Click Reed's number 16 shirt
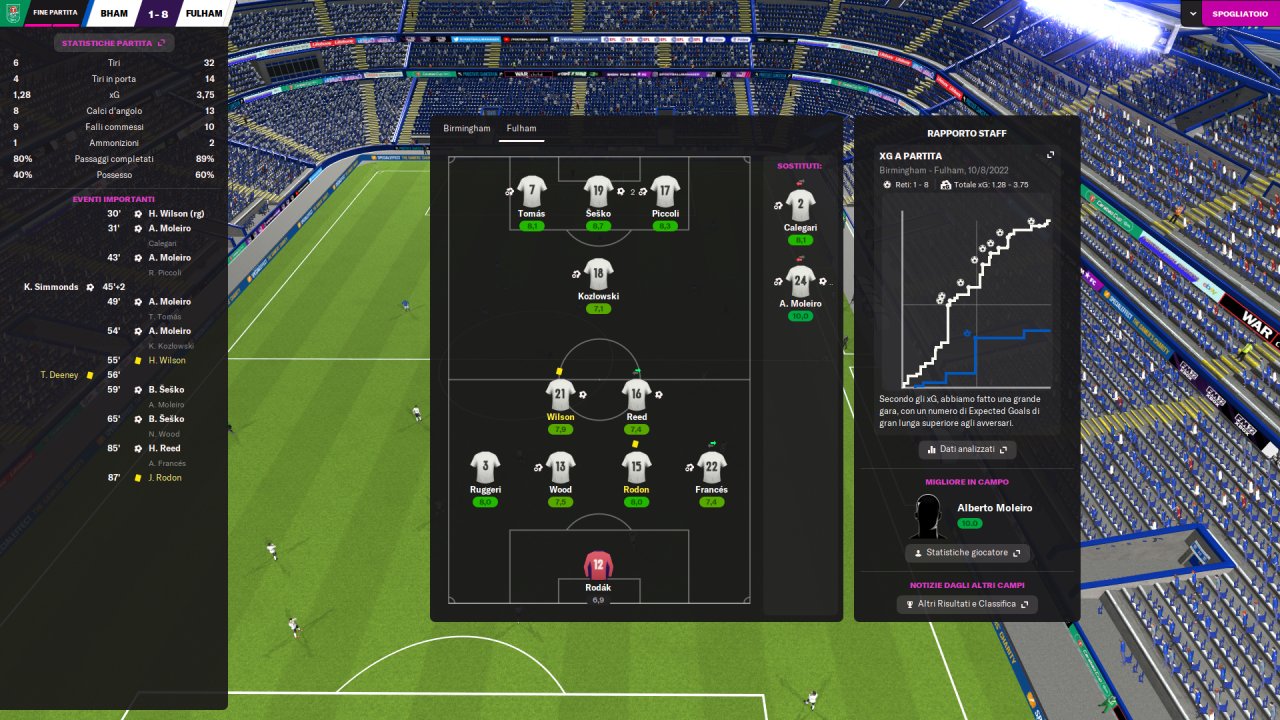1280x720 pixels. point(636,395)
